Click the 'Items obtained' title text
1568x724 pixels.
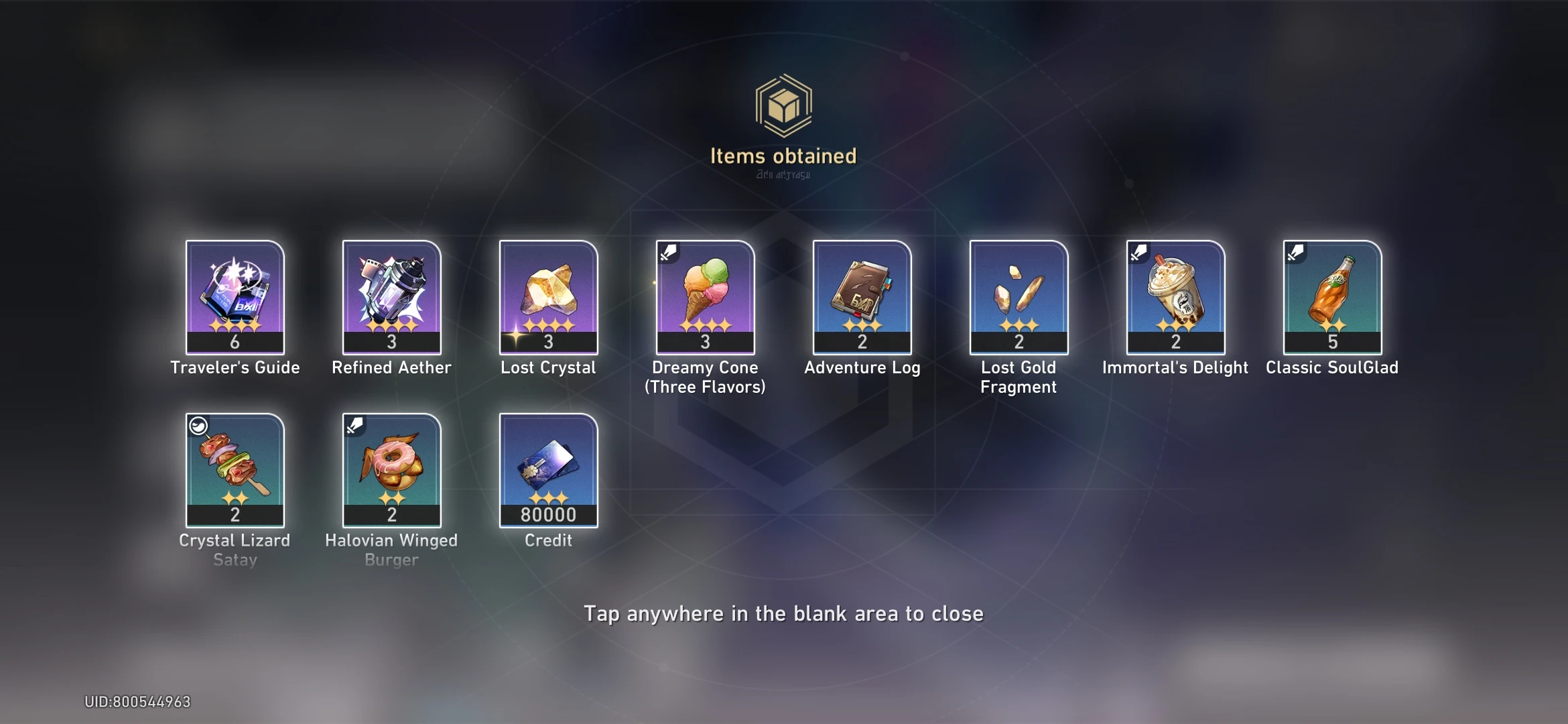pos(784,156)
